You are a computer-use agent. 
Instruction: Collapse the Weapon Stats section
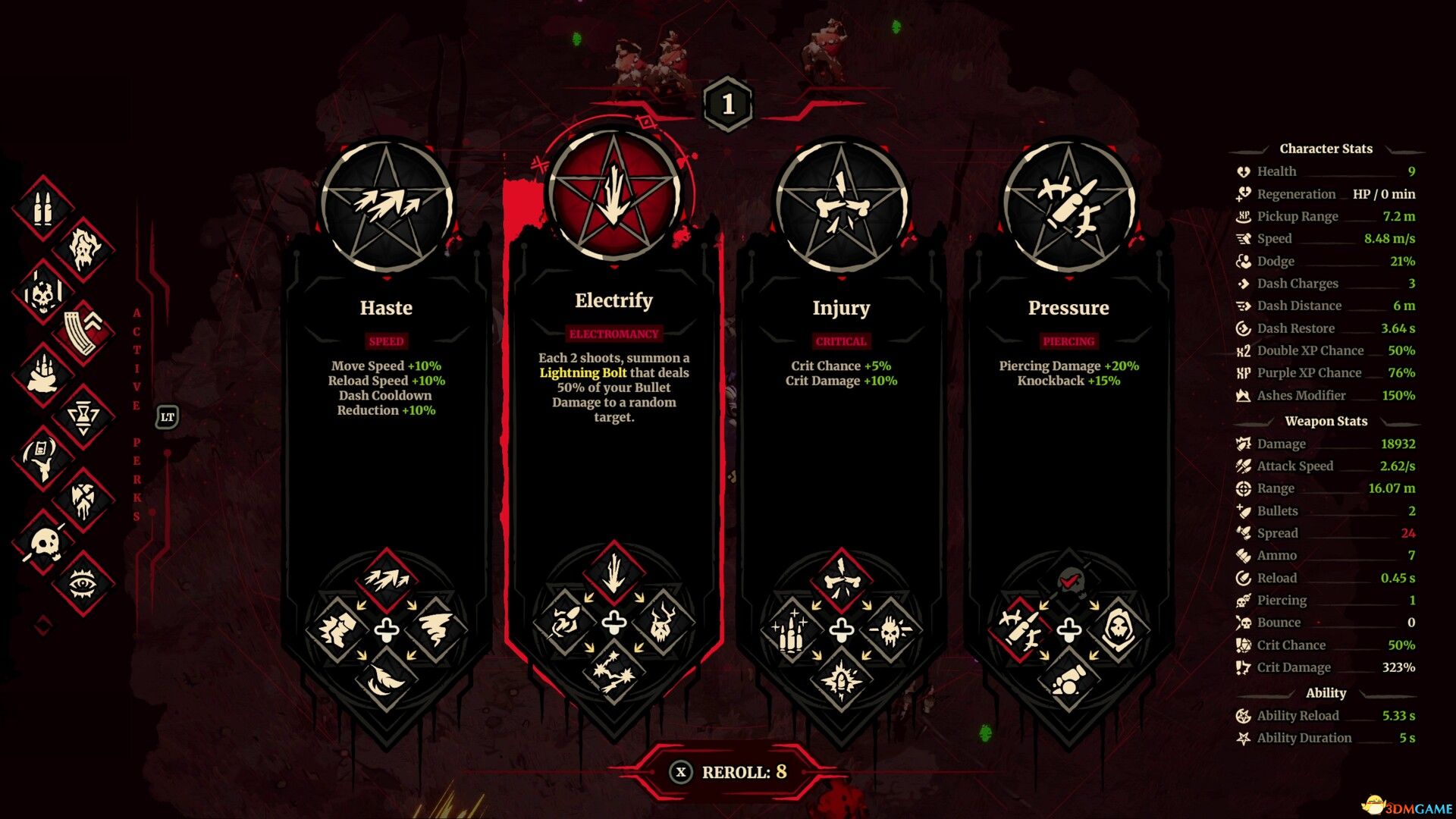(x=1326, y=421)
